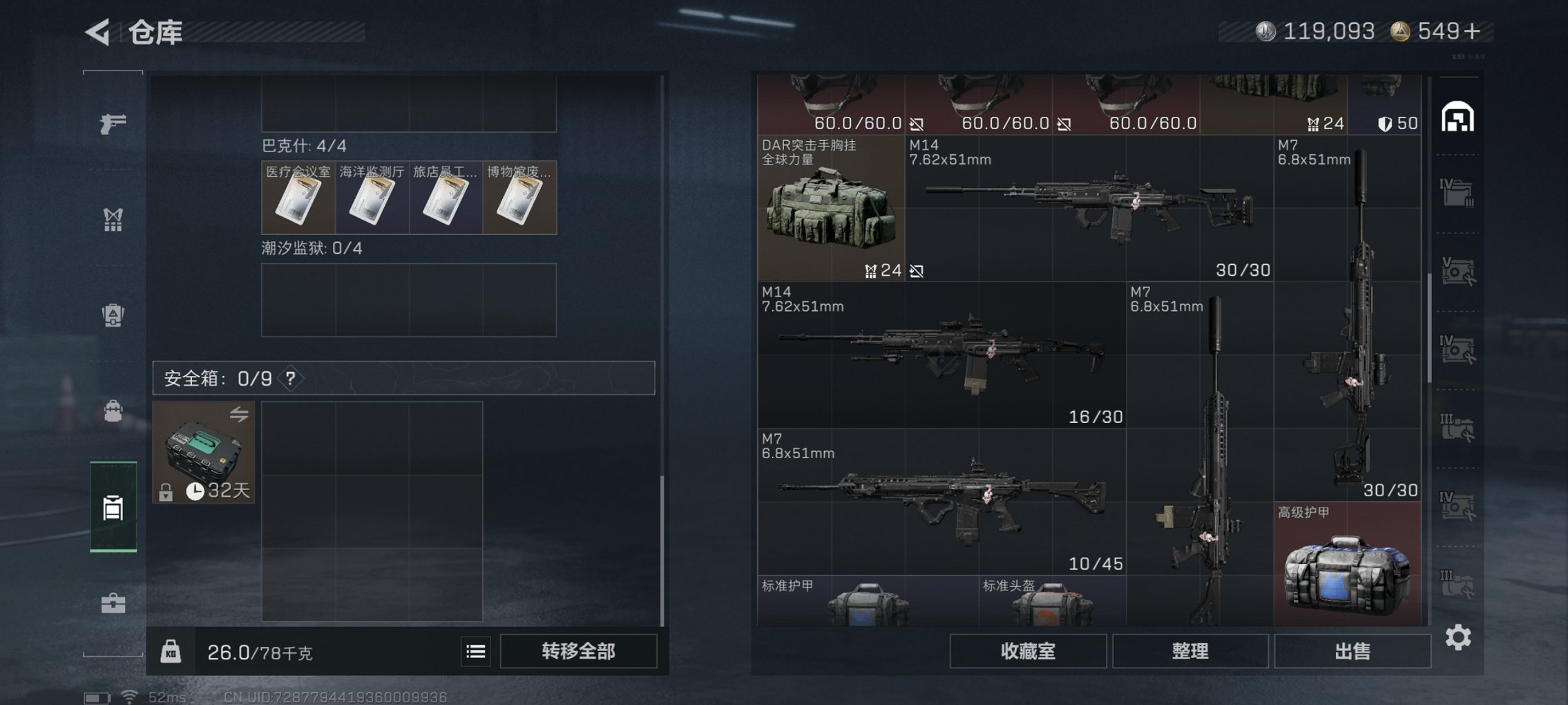Select the pistol weapons category icon

pos(114,123)
